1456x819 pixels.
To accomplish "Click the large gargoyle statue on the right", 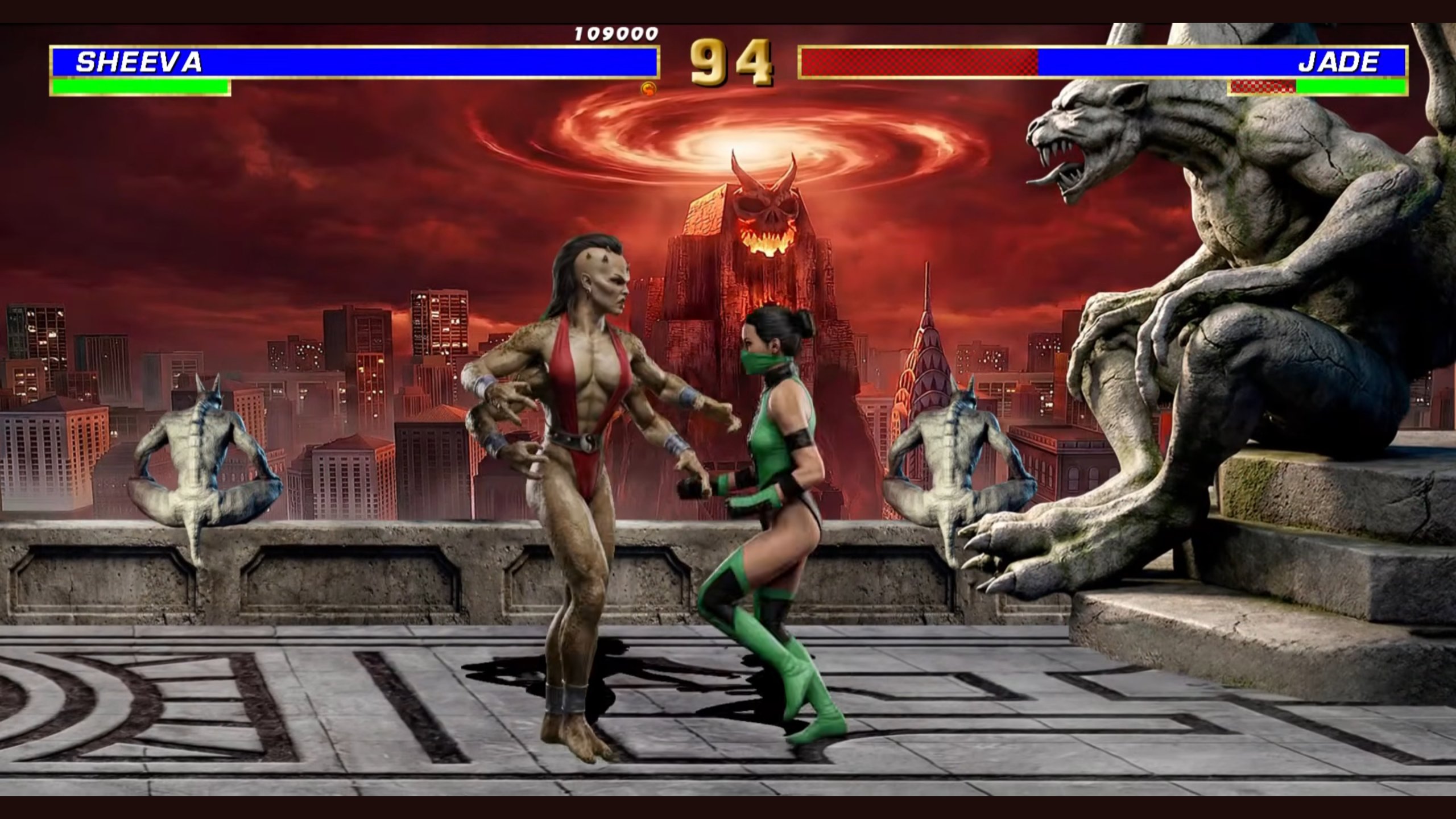I will 1223,341.
